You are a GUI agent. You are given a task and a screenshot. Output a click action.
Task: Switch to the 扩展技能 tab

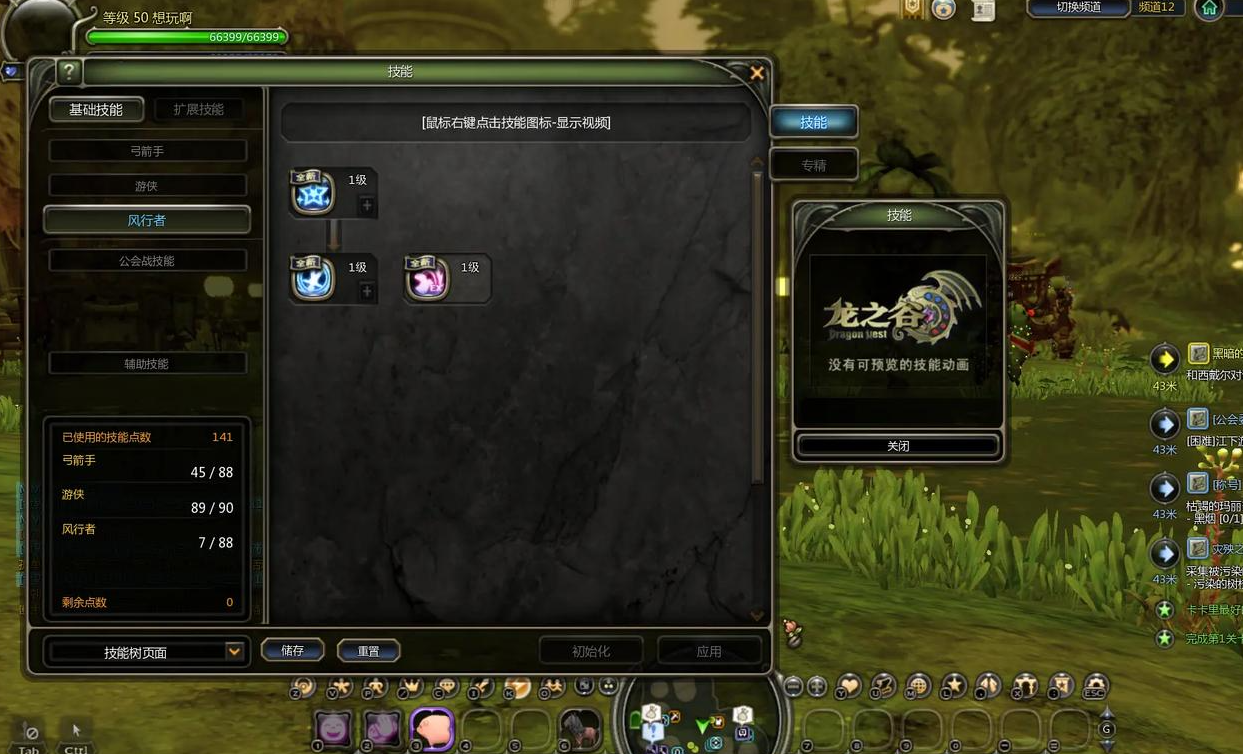coord(198,110)
